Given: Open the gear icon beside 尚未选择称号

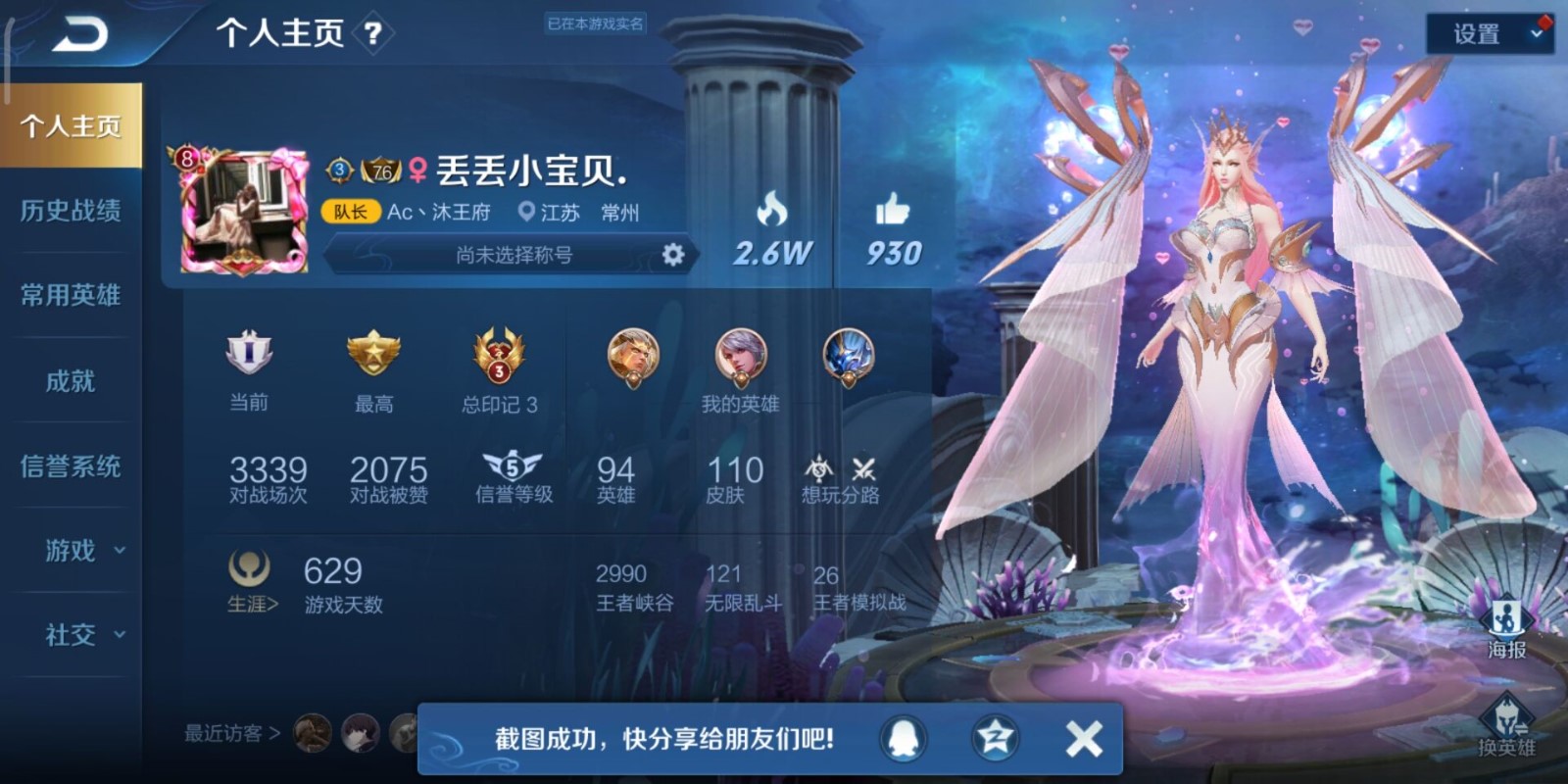Looking at the screenshot, I should (x=675, y=254).
